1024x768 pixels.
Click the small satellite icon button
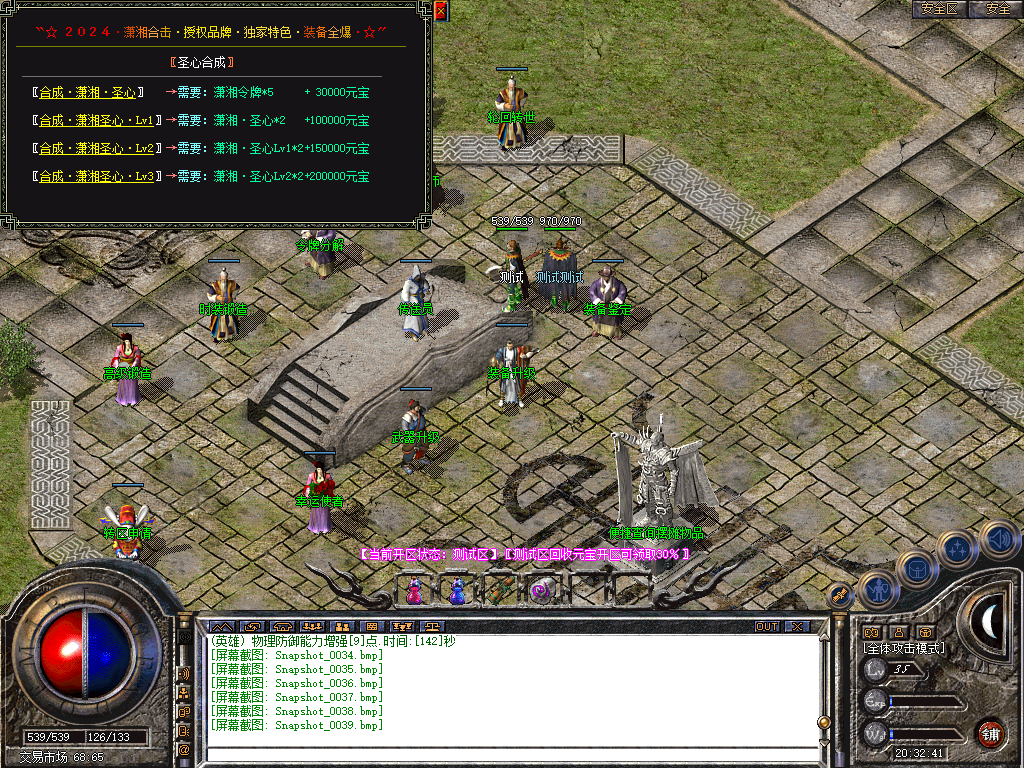[x=841, y=595]
